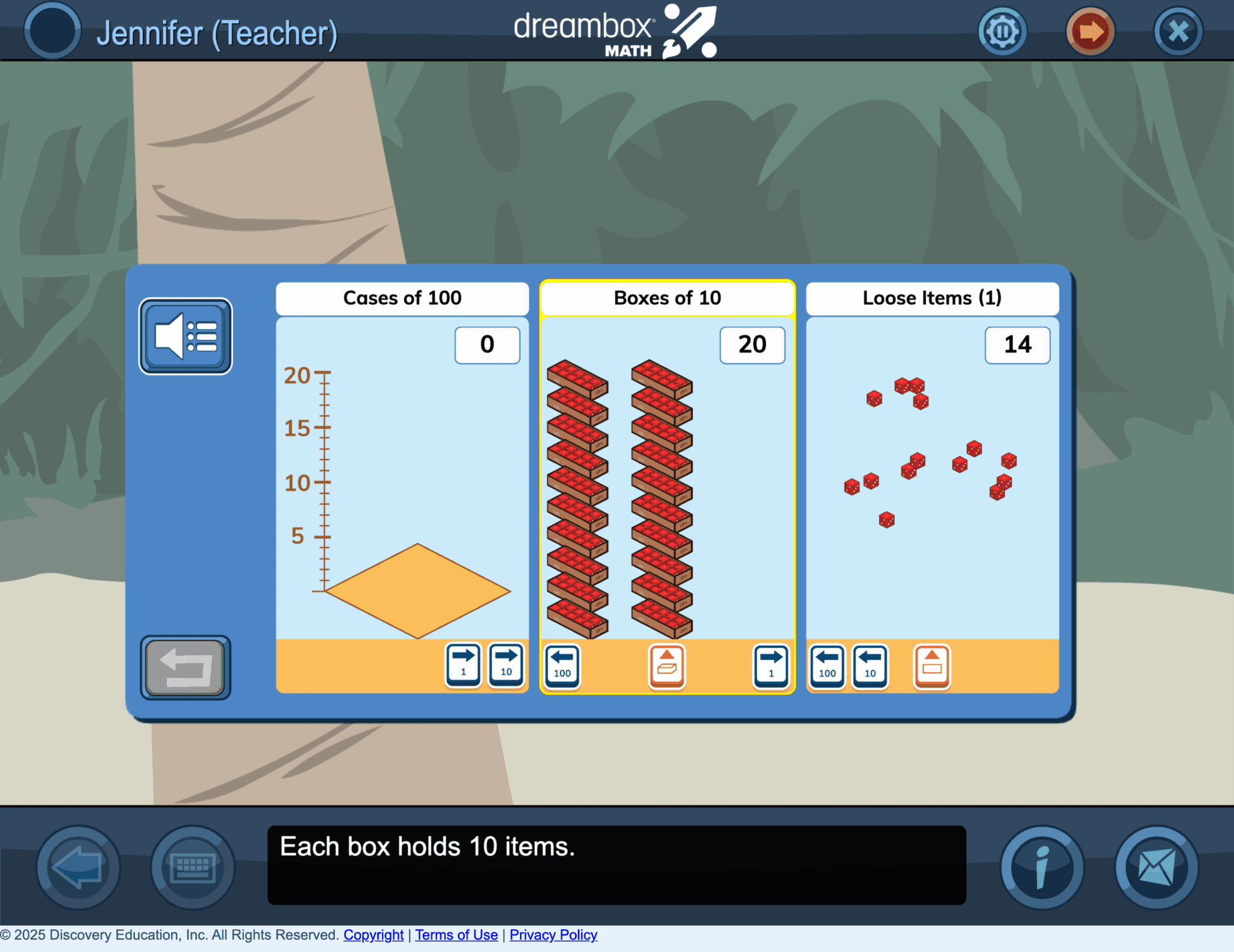Image resolution: width=1234 pixels, height=952 pixels.
Task: Move 10 items left from Loose Items
Action: click(x=870, y=666)
